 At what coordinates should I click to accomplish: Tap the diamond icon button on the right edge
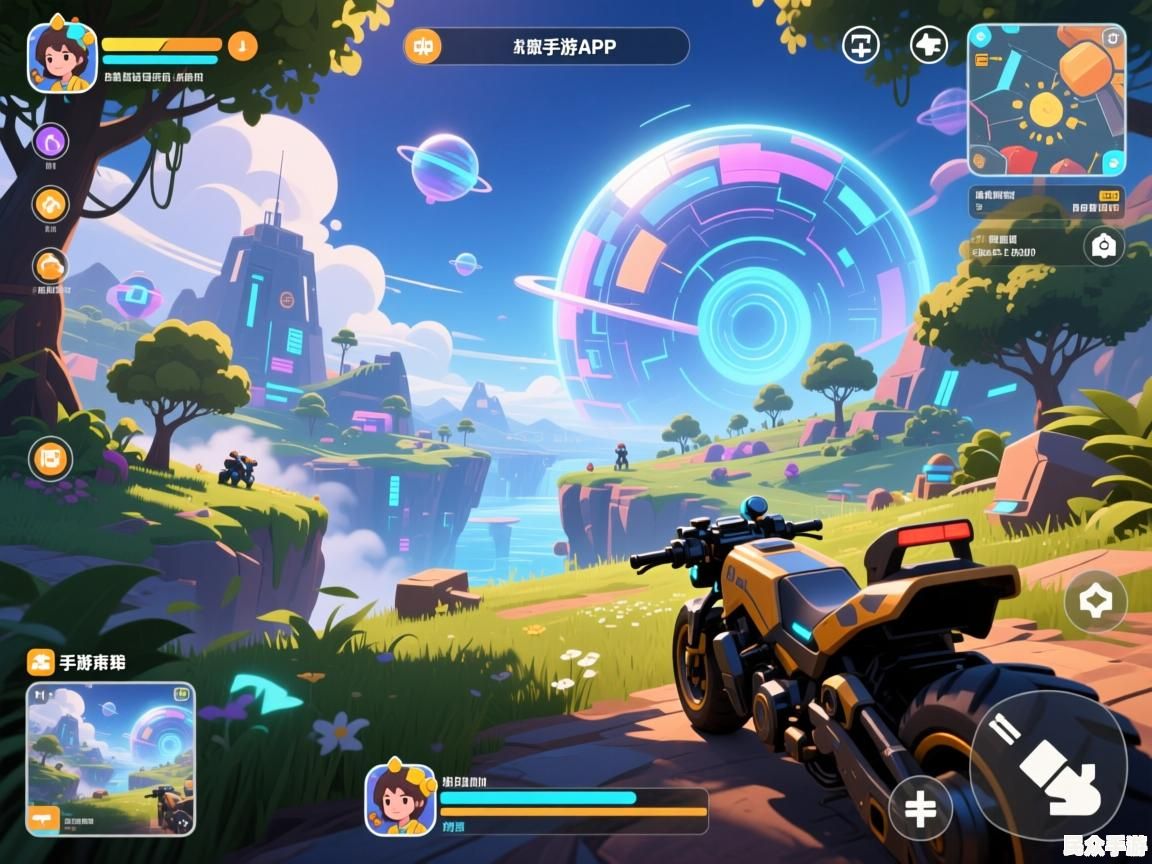[x=1095, y=601]
